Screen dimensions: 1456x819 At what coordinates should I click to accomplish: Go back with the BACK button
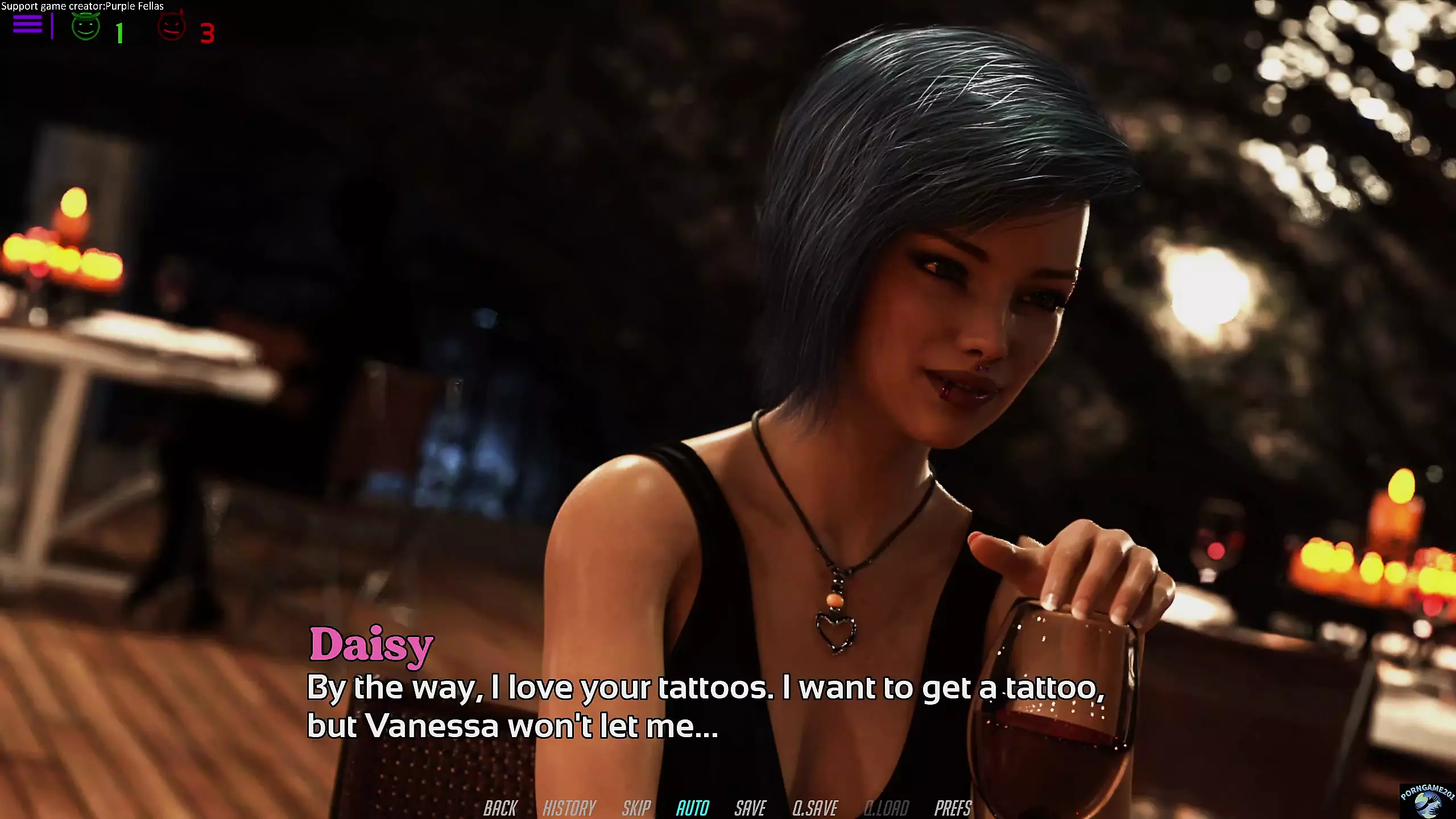(x=500, y=808)
